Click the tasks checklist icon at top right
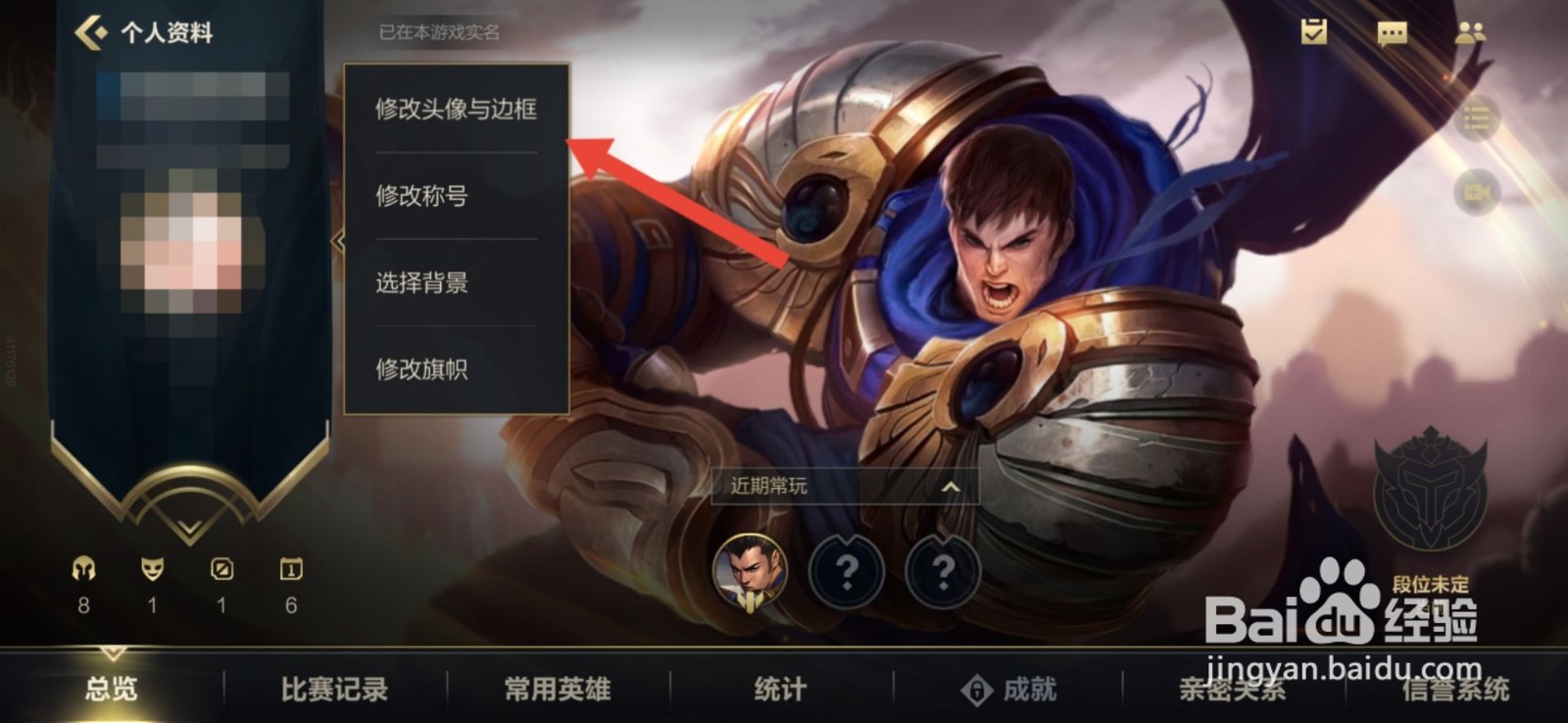This screenshot has width=1568, height=723. (1315, 31)
